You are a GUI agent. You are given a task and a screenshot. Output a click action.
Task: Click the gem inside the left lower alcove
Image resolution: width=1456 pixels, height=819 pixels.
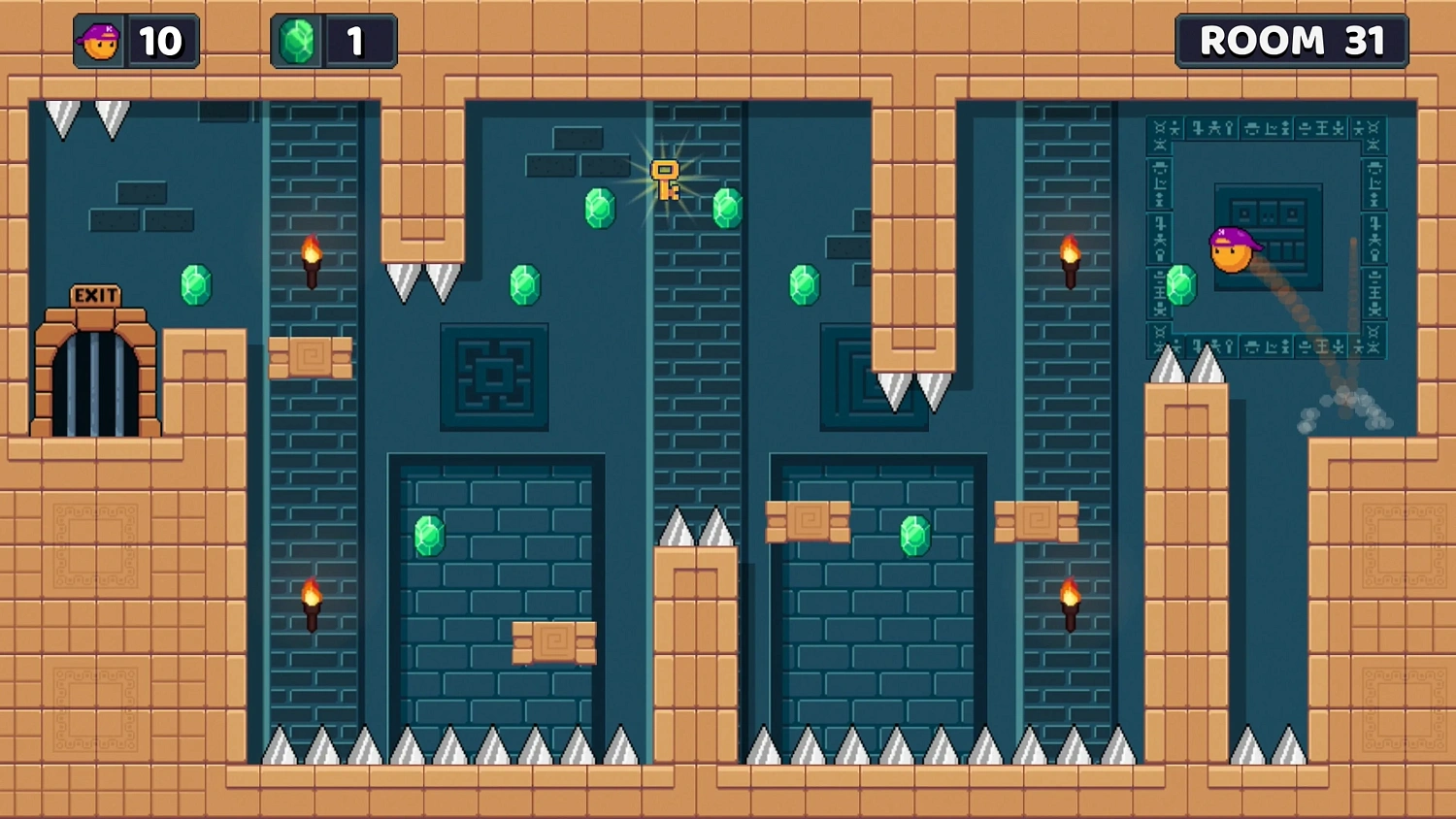pos(428,535)
